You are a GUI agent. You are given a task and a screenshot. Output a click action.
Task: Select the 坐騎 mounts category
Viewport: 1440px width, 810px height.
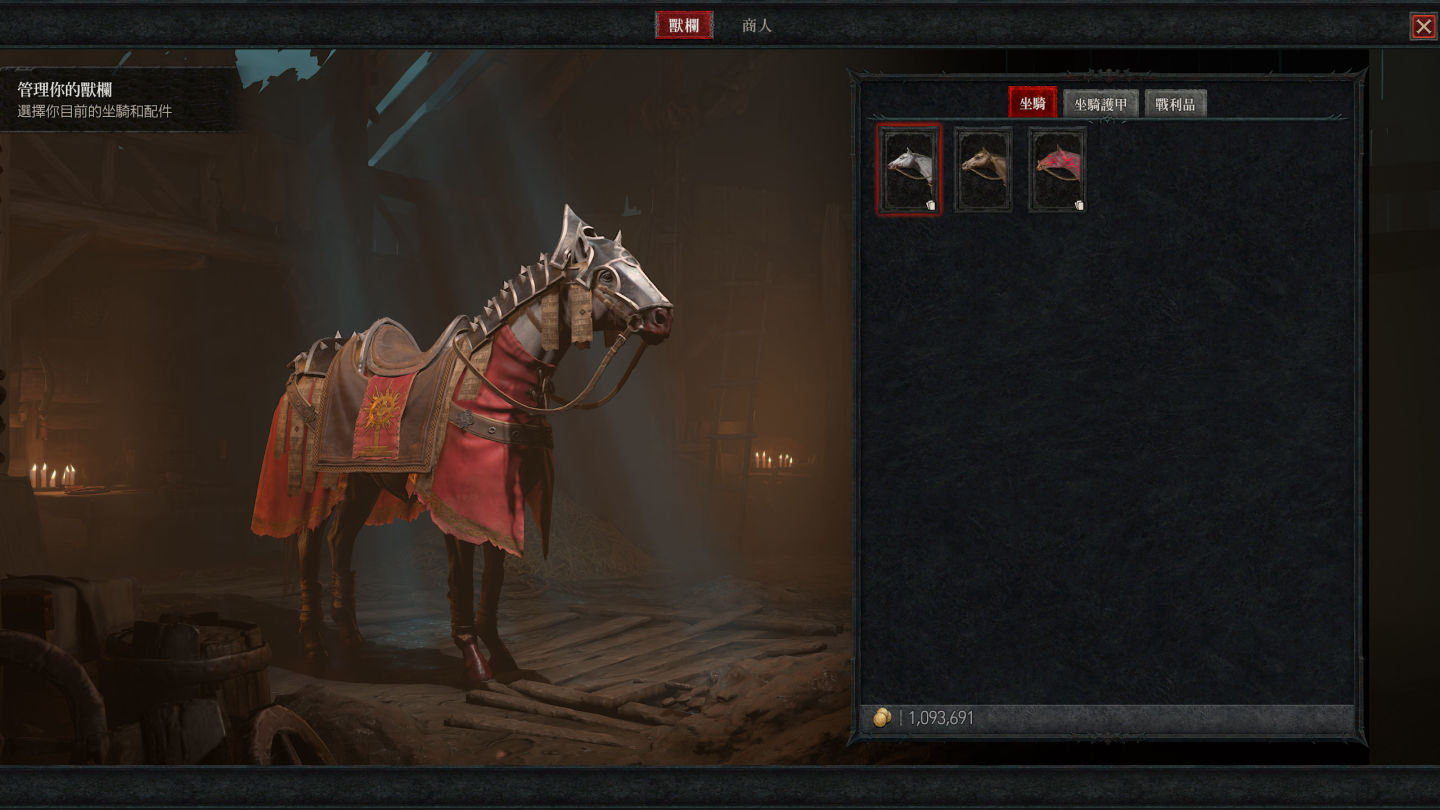1032,103
